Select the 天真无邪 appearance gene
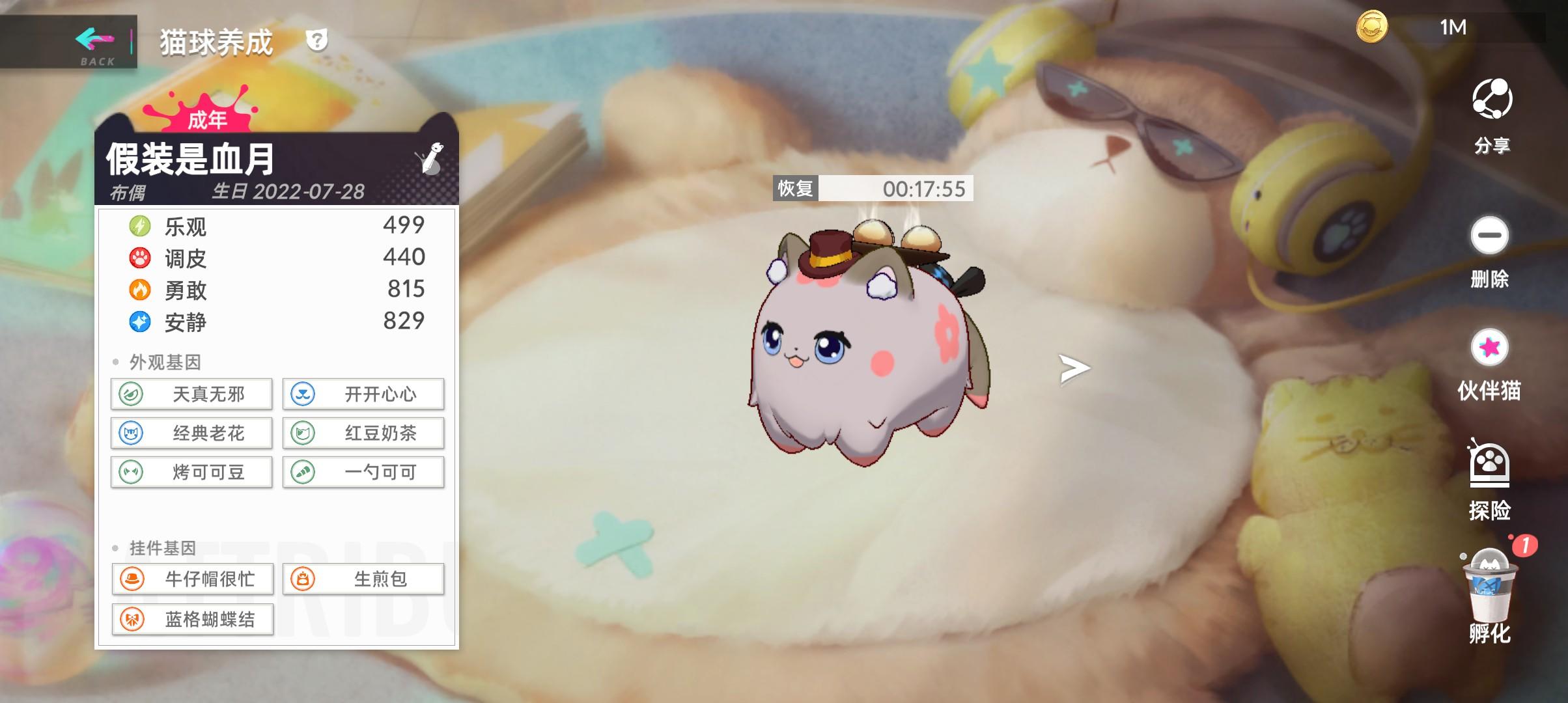The image size is (1568, 703). pos(191,394)
